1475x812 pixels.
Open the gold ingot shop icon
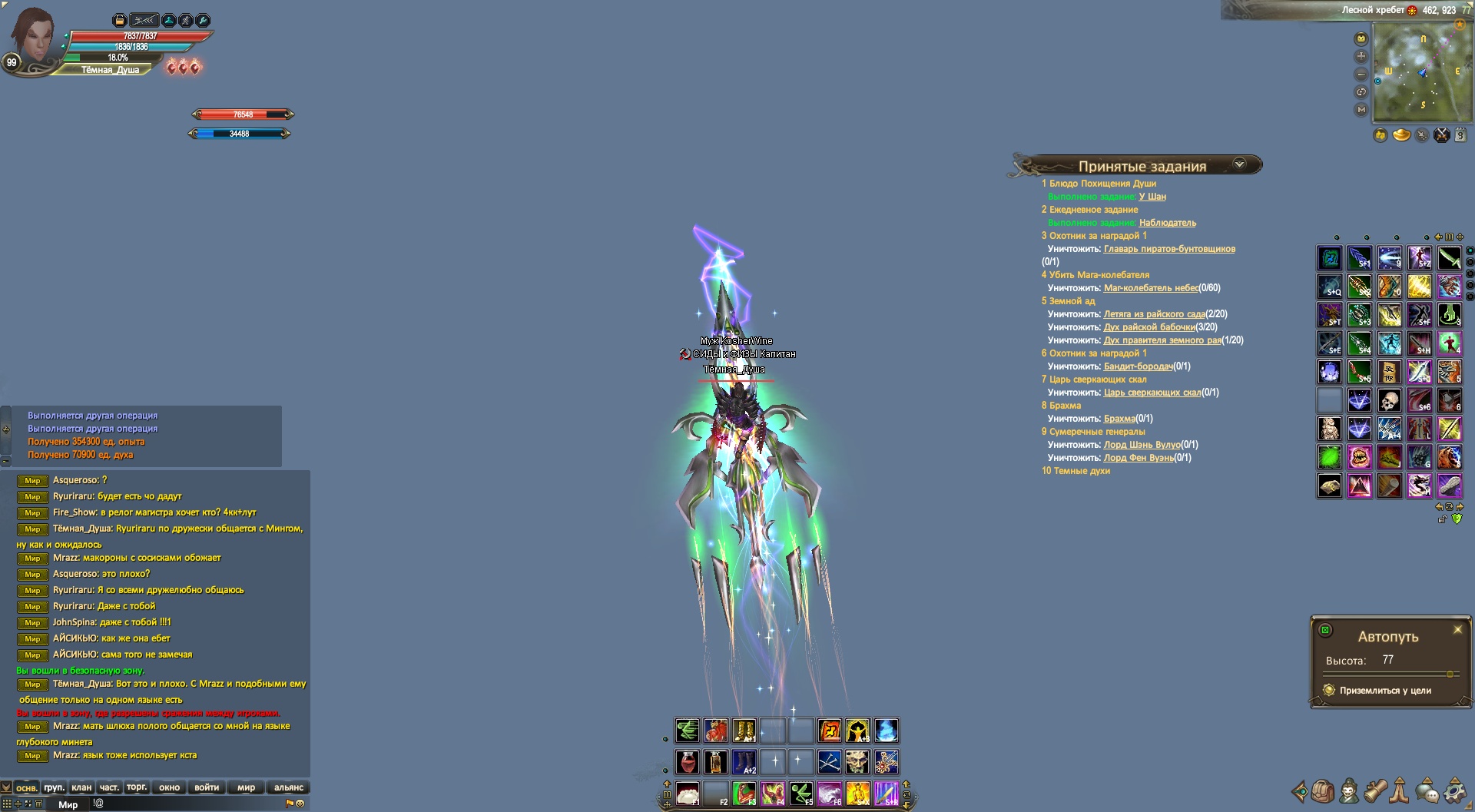tap(1402, 135)
